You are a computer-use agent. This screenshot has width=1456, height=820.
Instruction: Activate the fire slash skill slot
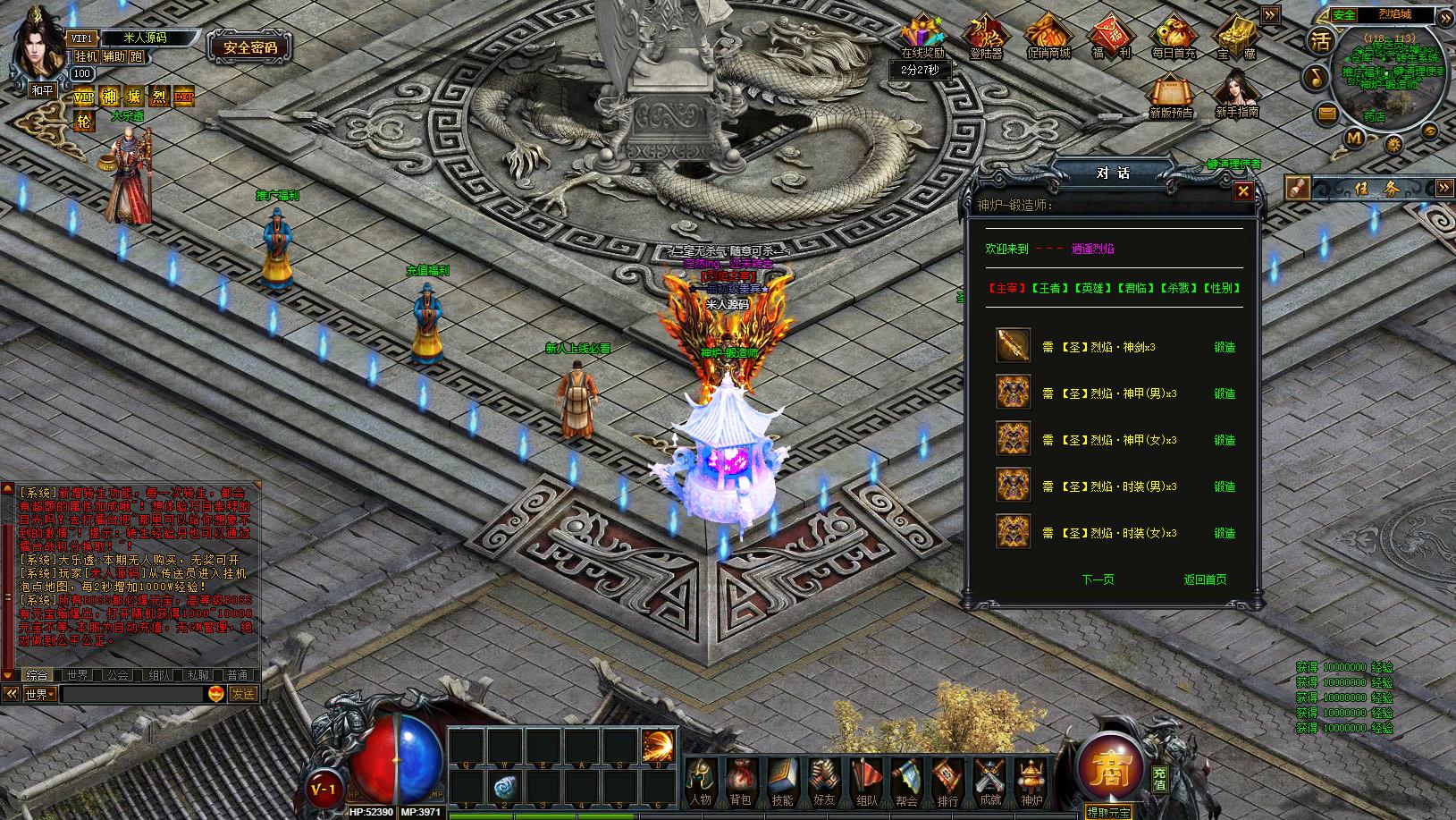tap(658, 745)
